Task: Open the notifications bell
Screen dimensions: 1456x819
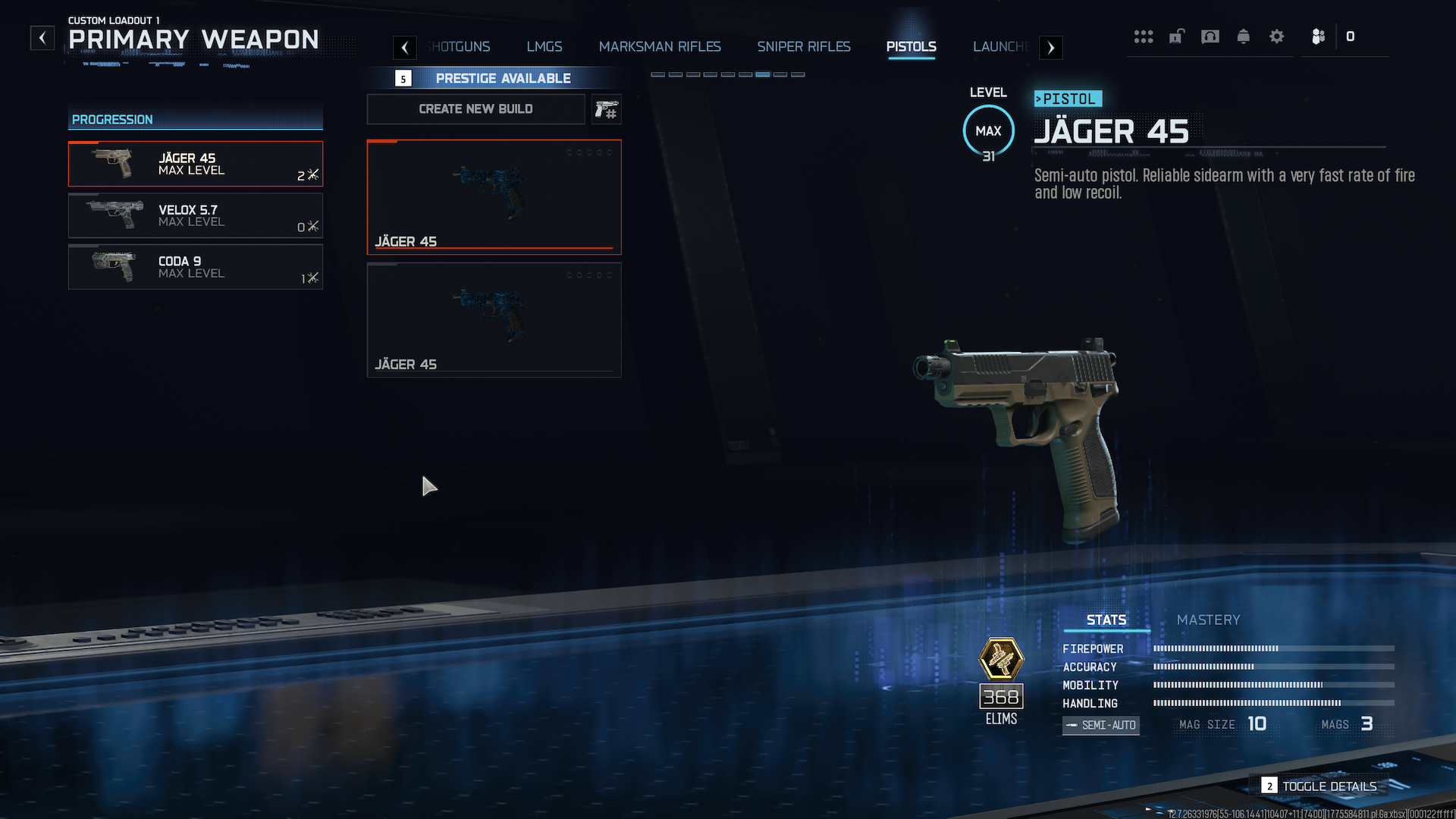Action: [1243, 36]
